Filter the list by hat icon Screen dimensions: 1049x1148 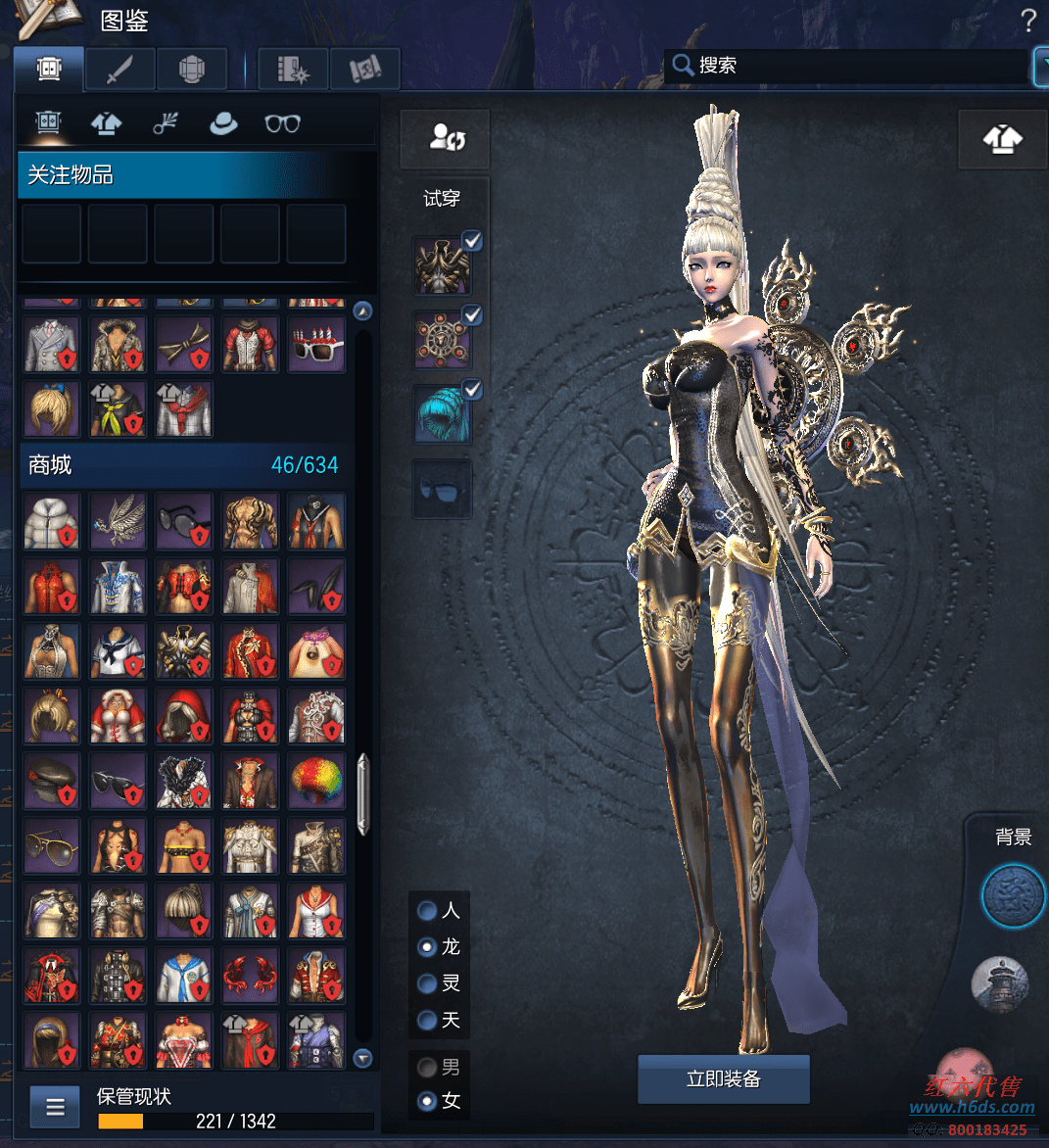click(x=223, y=123)
